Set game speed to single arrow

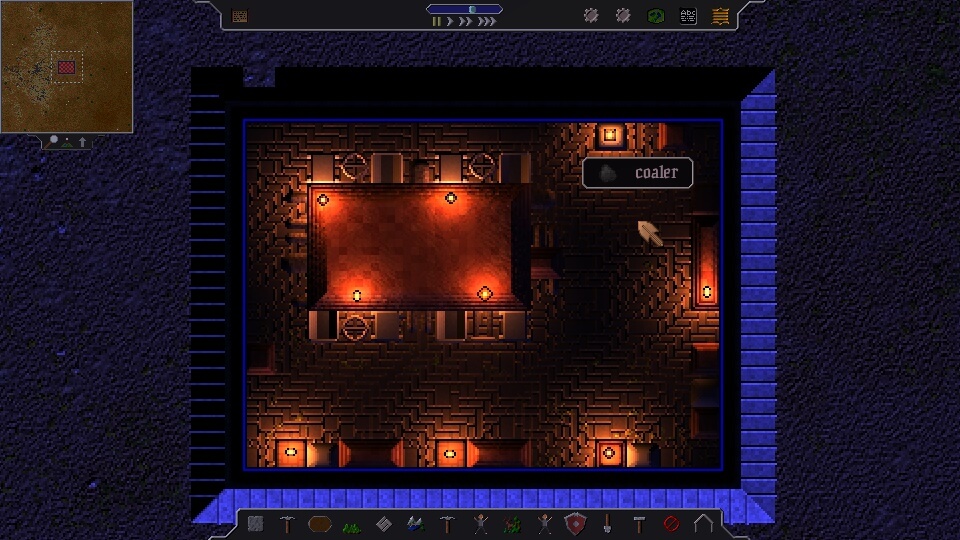point(449,21)
